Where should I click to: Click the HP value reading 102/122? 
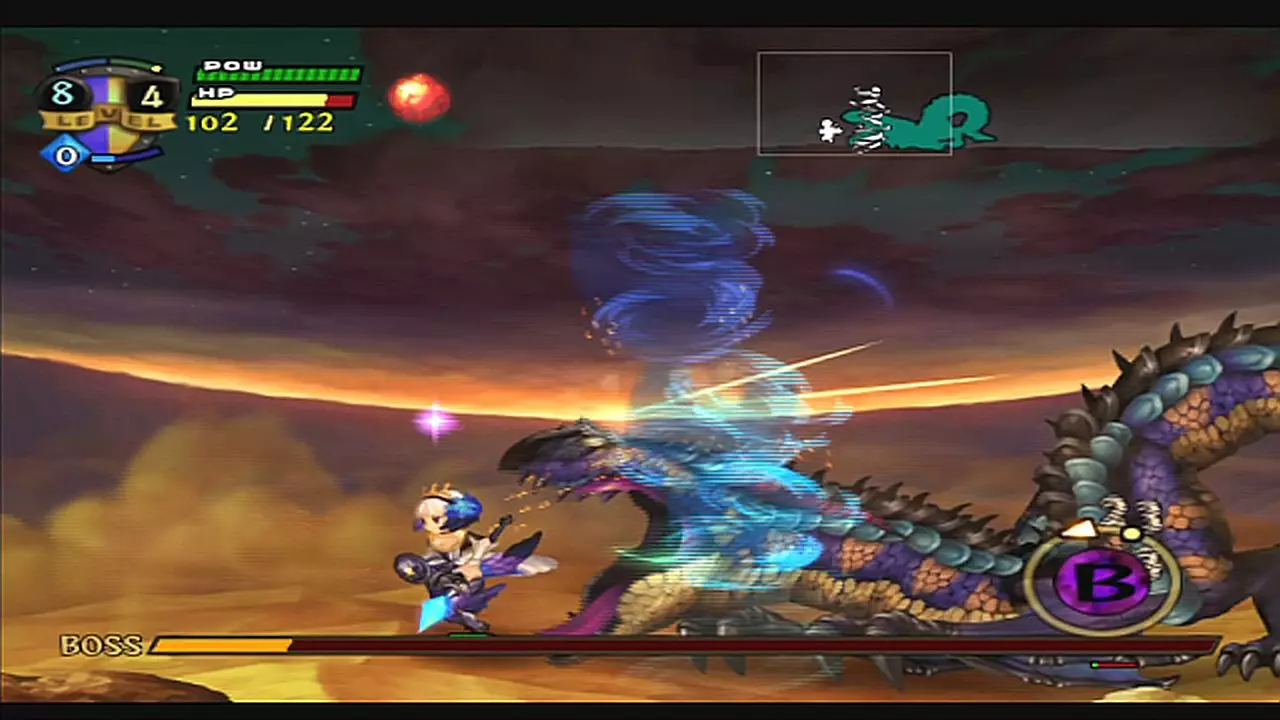pyautogui.click(x=258, y=123)
